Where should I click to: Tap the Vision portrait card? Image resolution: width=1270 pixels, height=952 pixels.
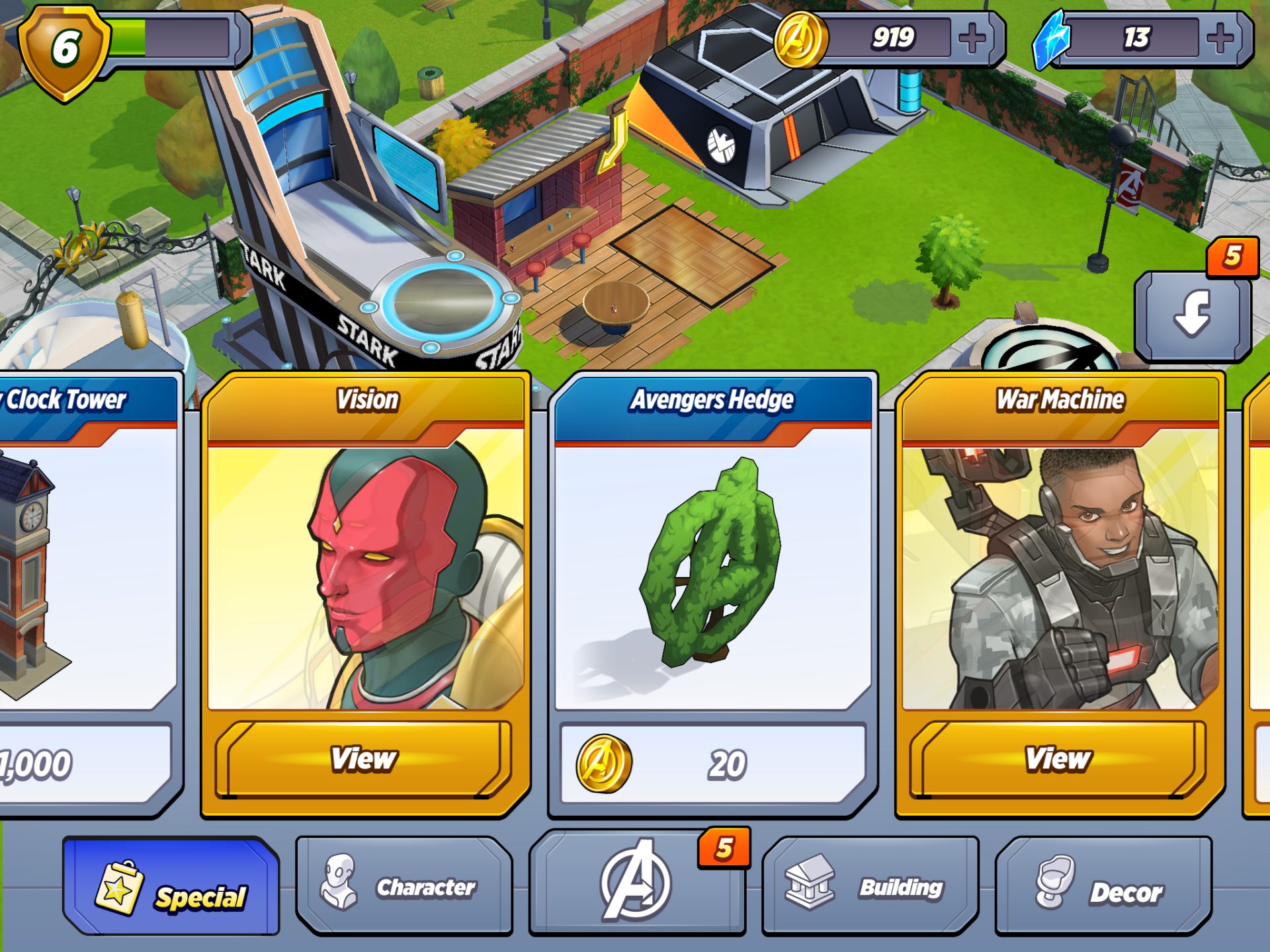(x=365, y=575)
